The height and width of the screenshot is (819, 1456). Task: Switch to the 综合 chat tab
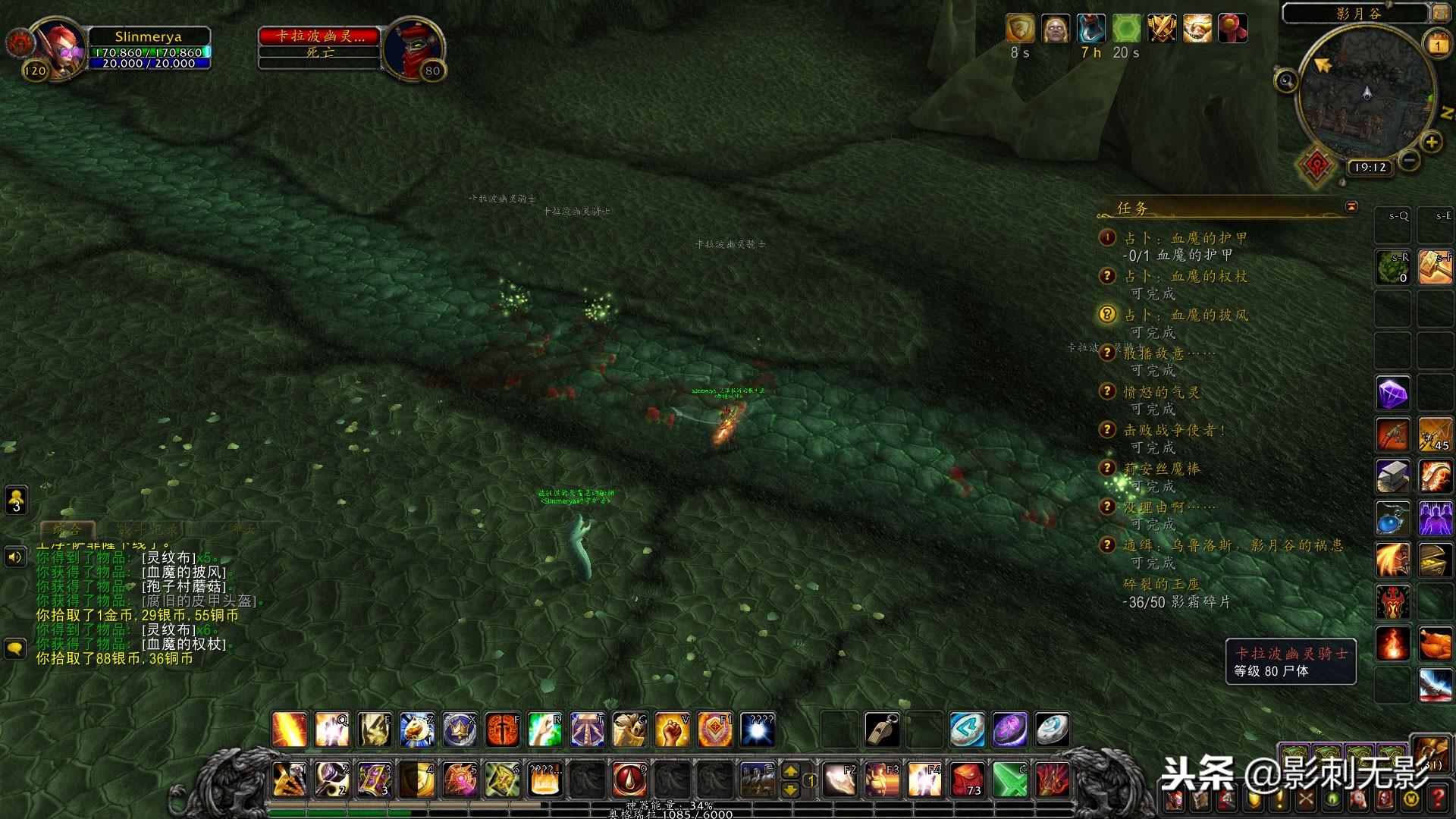67,529
